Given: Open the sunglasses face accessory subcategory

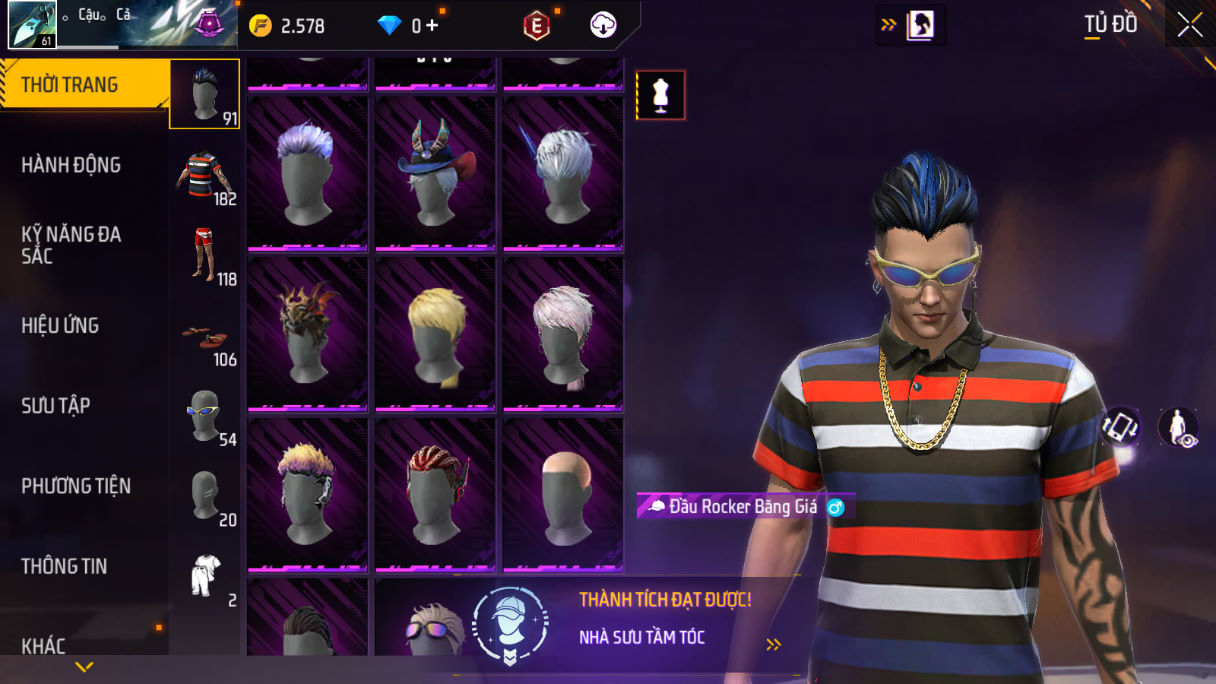Looking at the screenshot, I should [x=205, y=415].
